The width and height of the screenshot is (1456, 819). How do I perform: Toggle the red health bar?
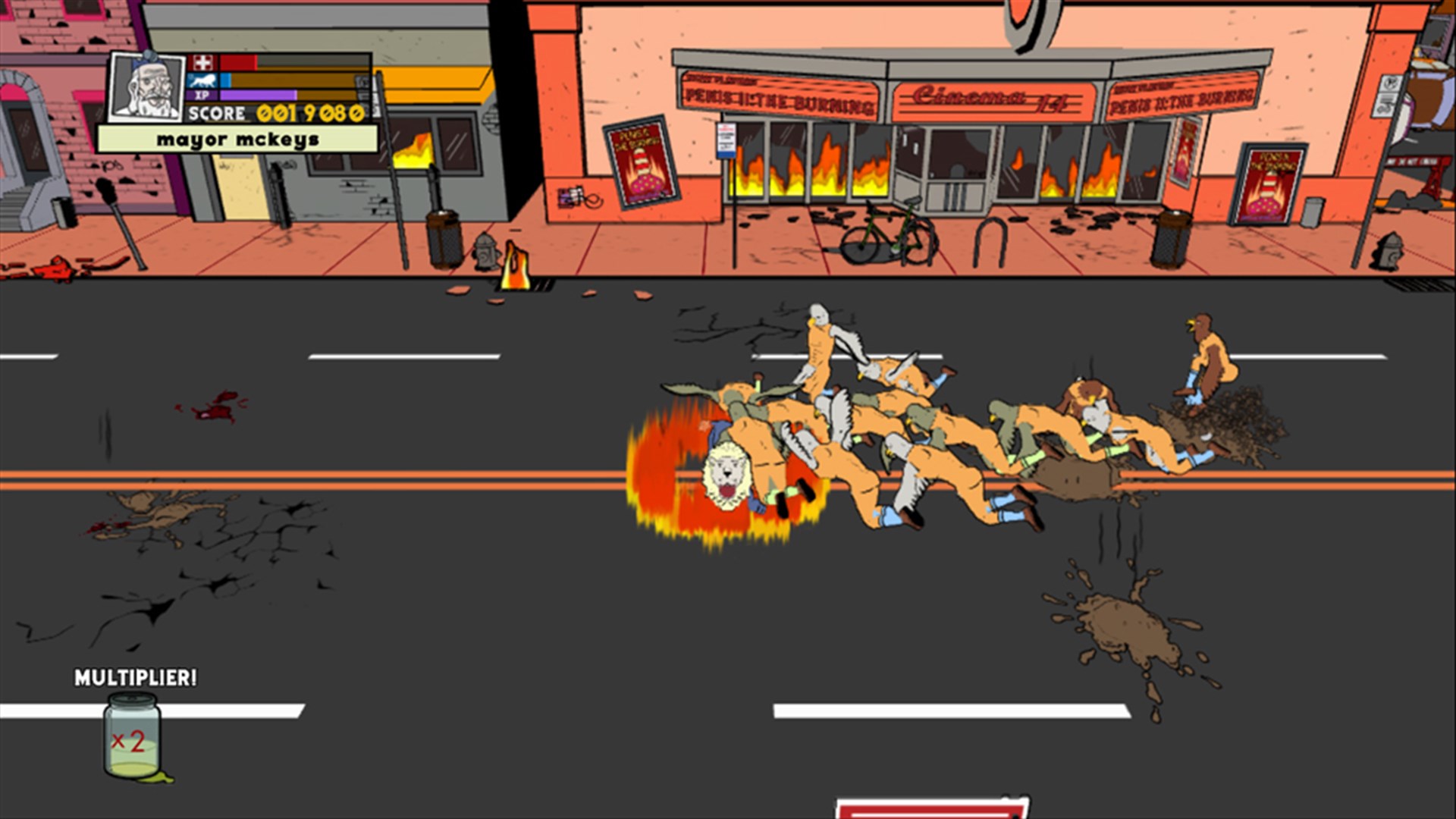[239, 63]
